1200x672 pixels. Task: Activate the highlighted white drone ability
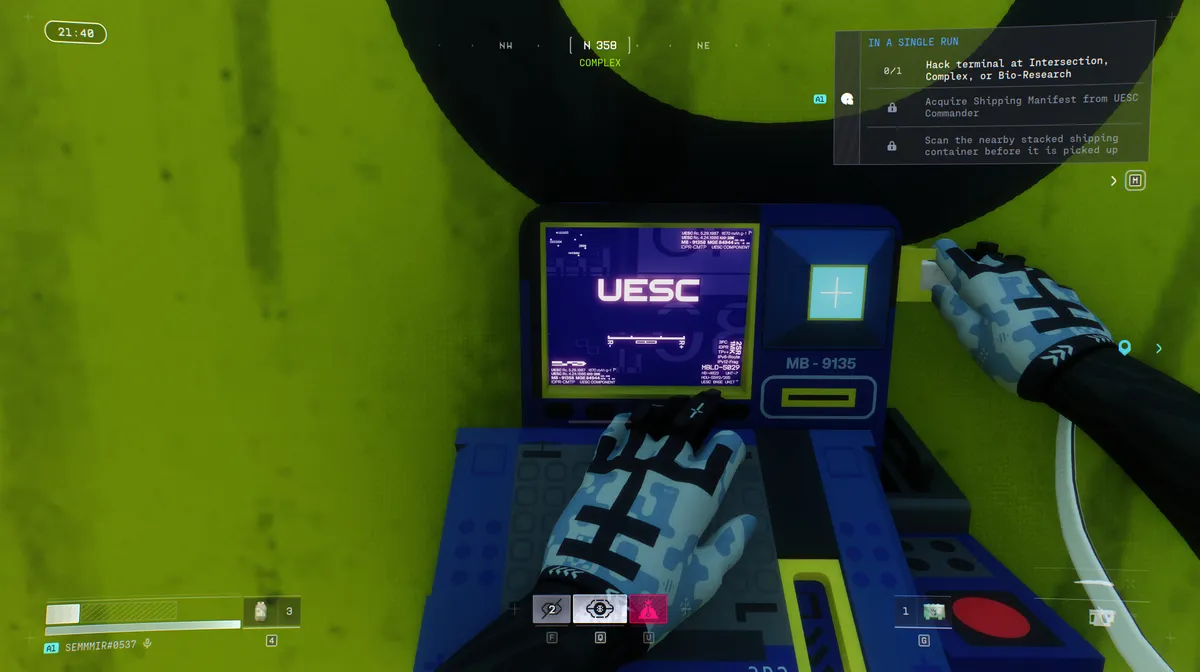click(600, 608)
